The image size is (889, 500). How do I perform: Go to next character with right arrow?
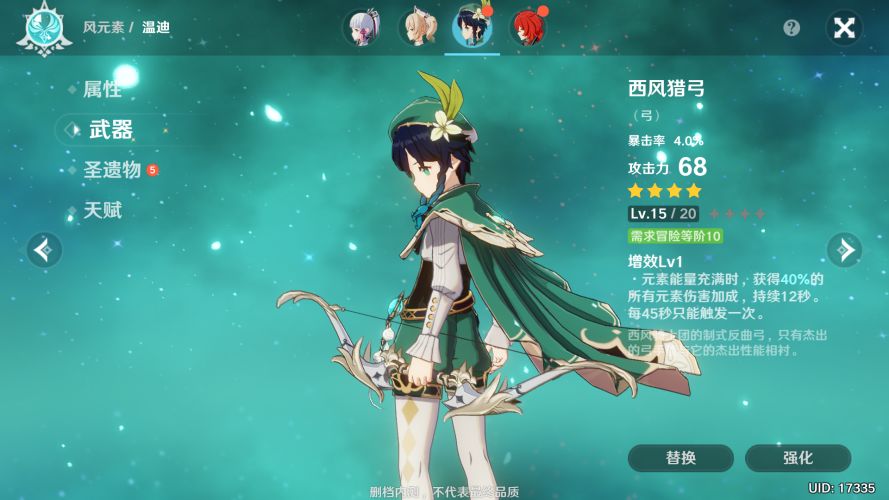tap(844, 249)
